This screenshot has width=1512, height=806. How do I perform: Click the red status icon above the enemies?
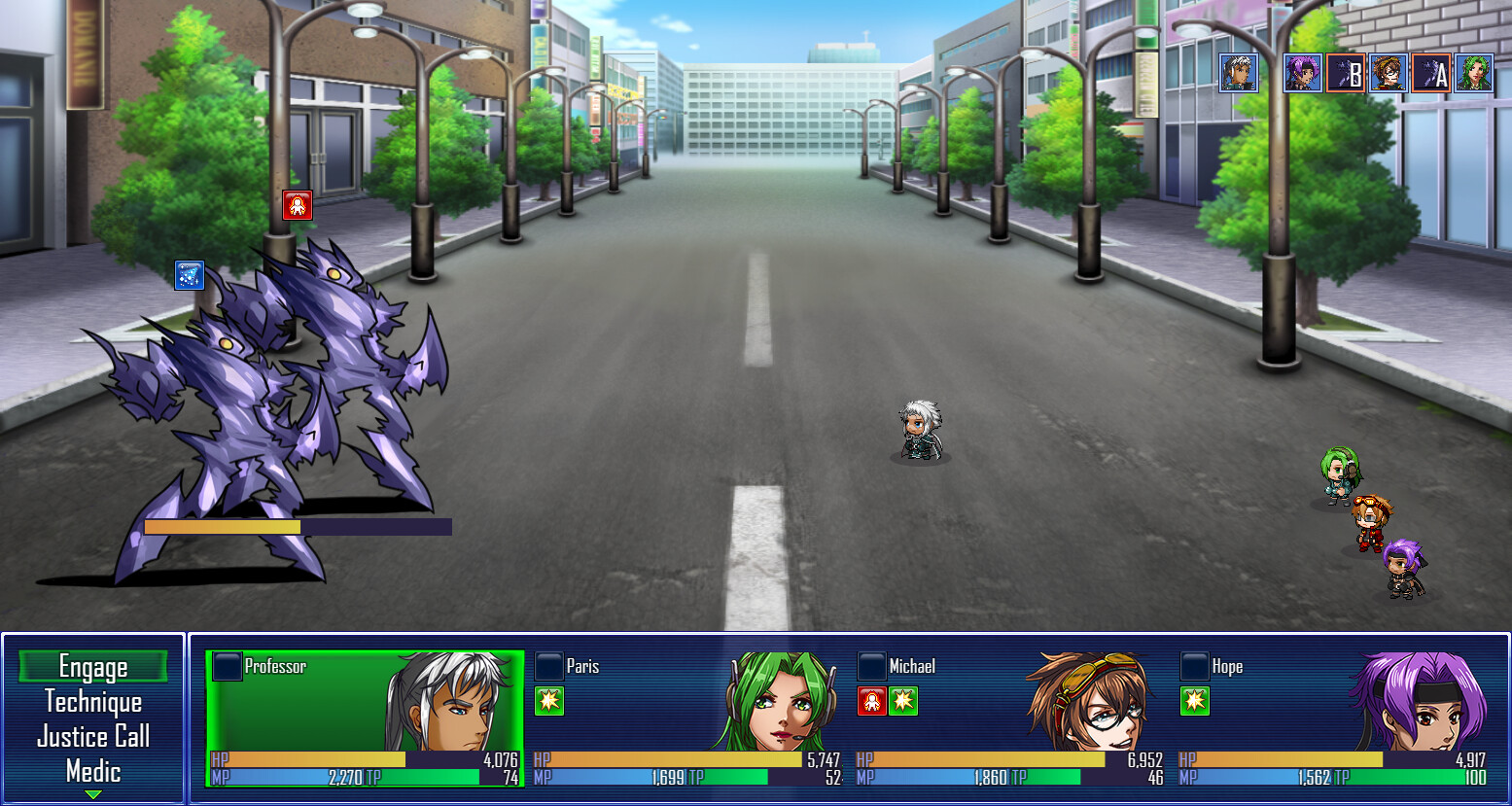[x=298, y=205]
